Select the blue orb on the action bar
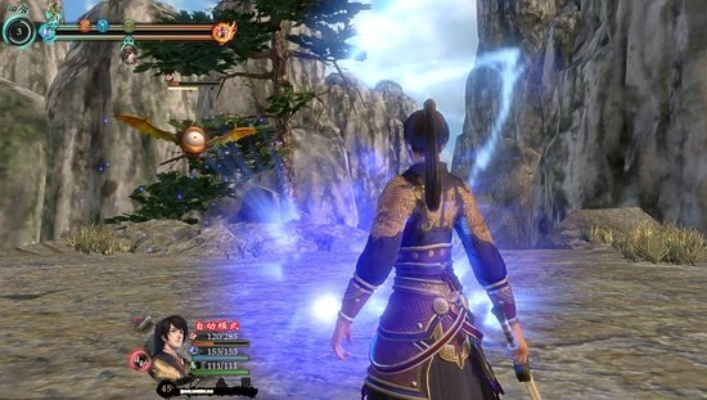The height and width of the screenshot is (400, 707). (103, 25)
